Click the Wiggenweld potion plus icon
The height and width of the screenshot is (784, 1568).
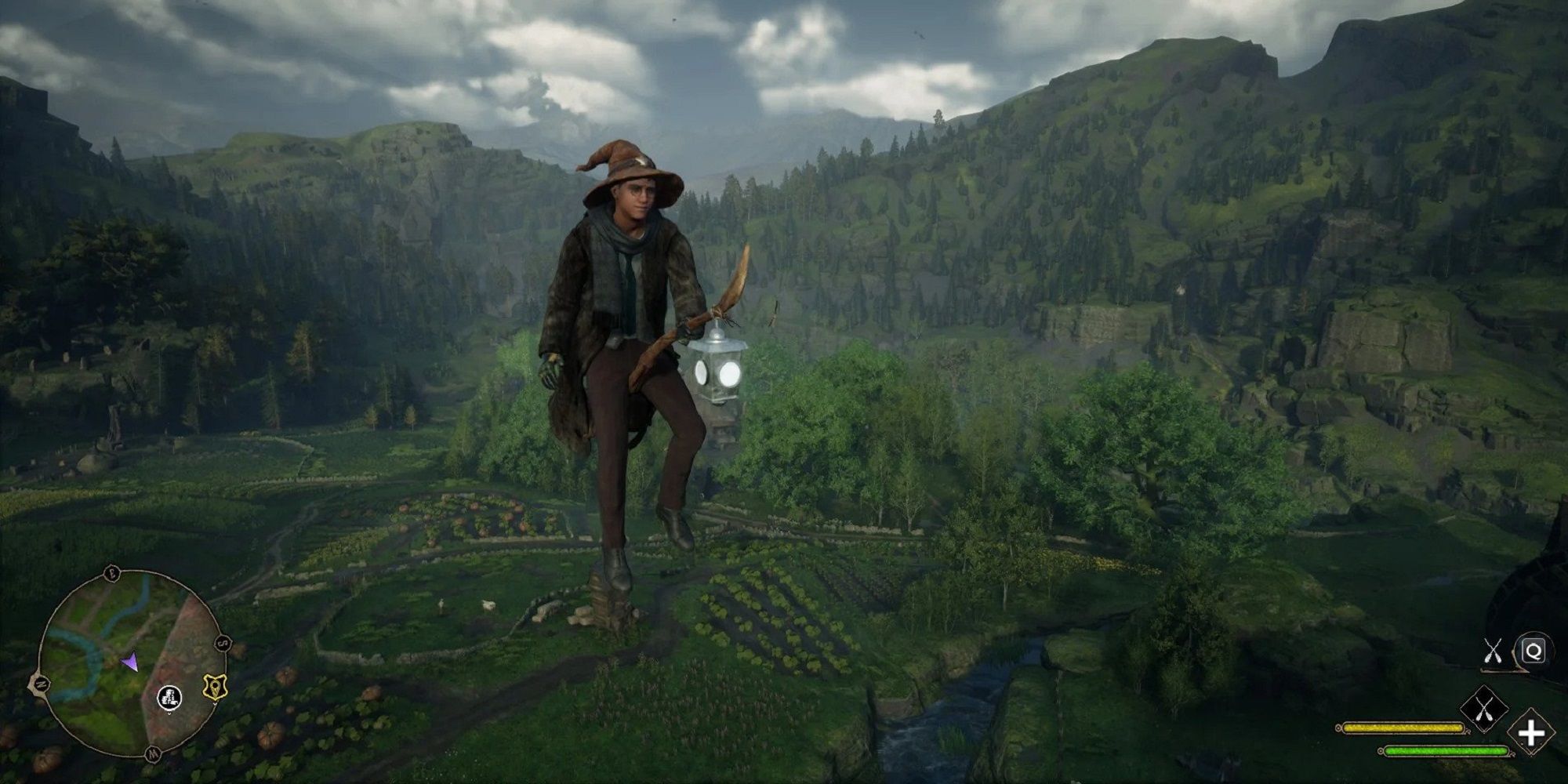1530,734
